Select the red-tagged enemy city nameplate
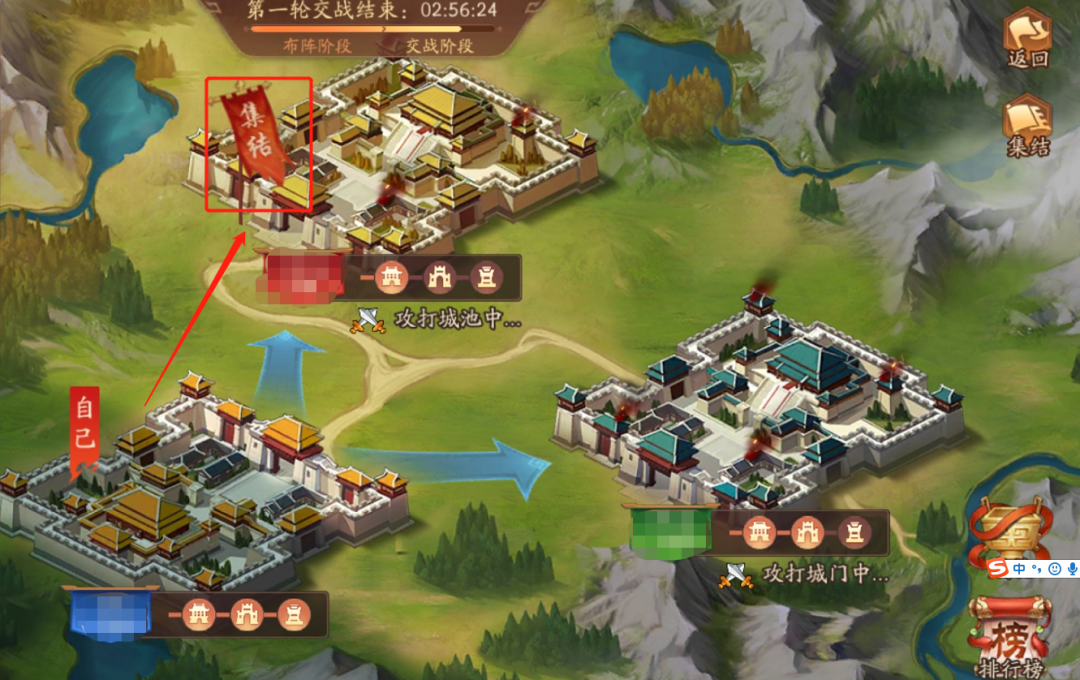This screenshot has width=1080, height=680. (x=296, y=277)
